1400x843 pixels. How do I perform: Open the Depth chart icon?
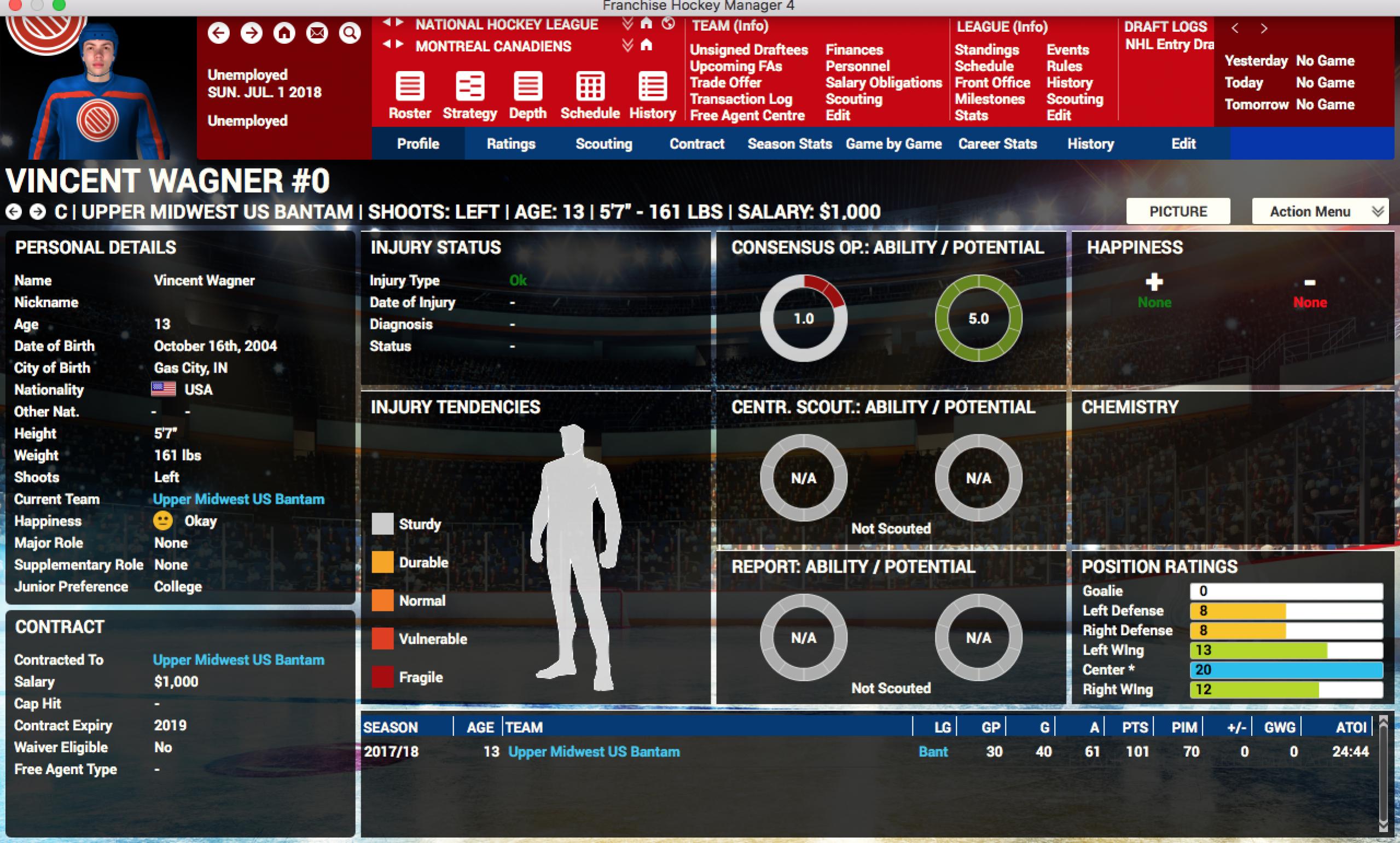(x=527, y=95)
